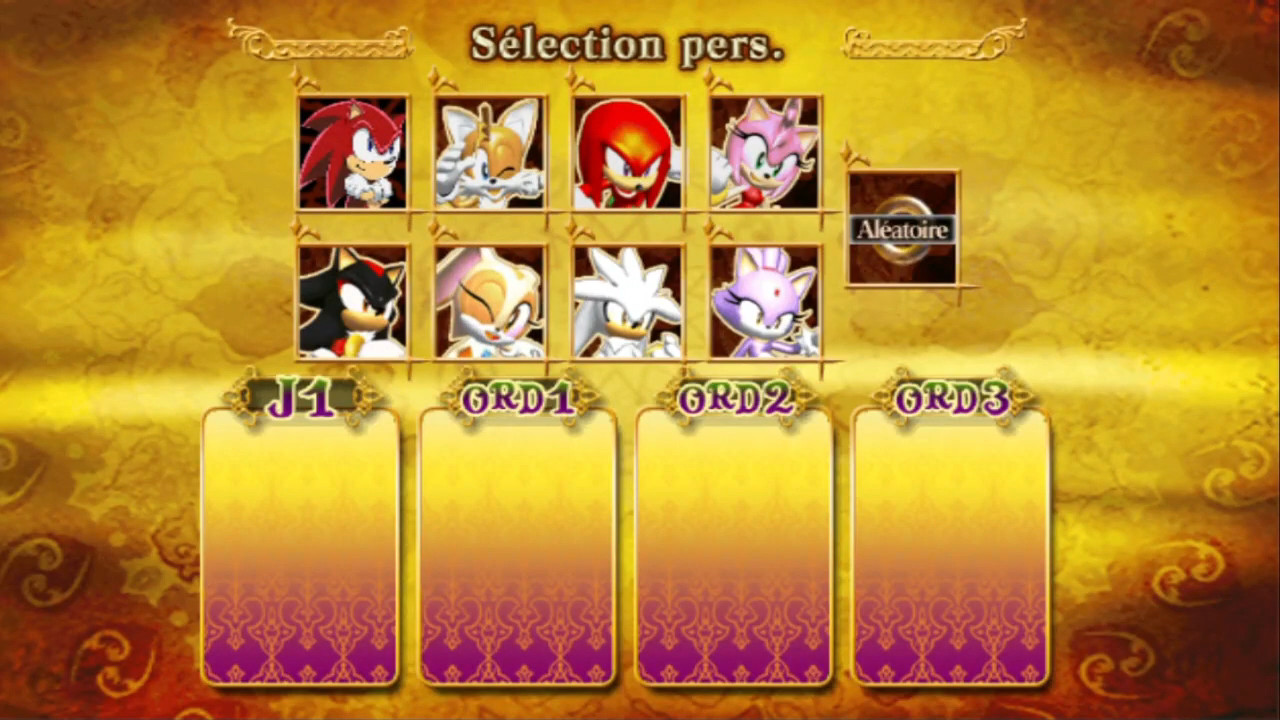Image resolution: width=1280 pixels, height=720 pixels.
Task: Select the Sonic character portrait
Action: (353, 152)
